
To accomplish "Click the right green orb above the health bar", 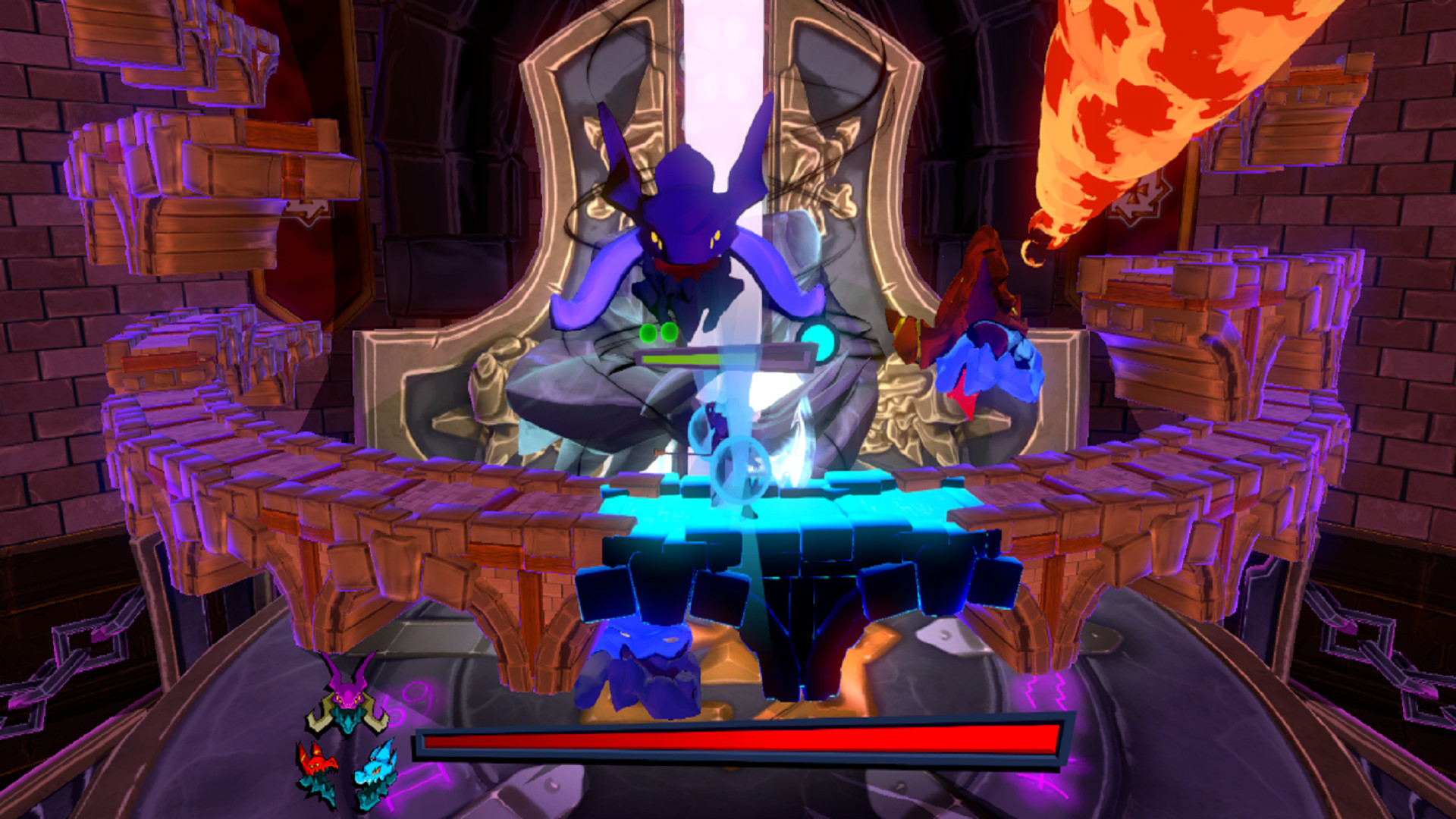I will [669, 333].
